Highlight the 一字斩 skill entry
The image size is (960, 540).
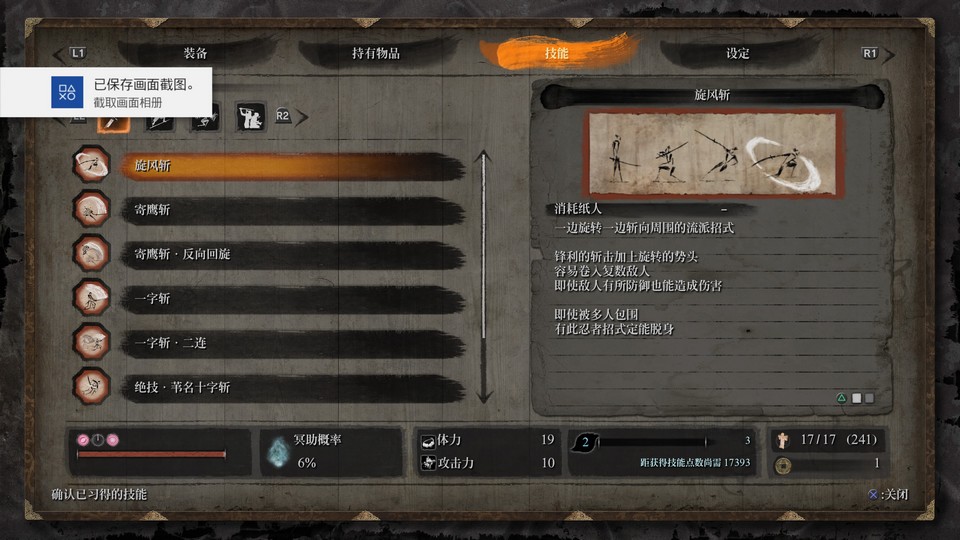click(290, 298)
